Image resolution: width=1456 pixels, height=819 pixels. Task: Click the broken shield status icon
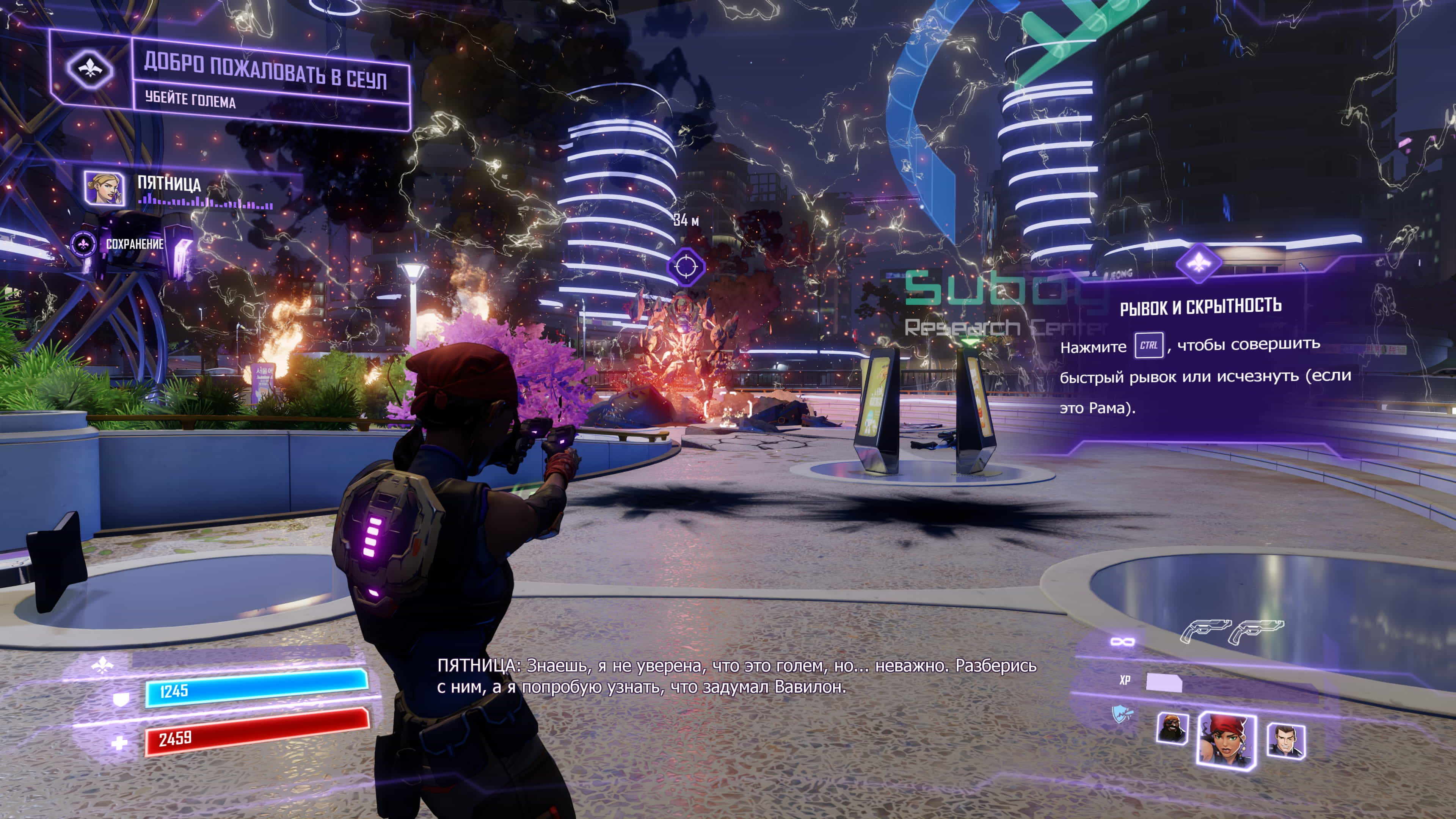pyautogui.click(x=1122, y=715)
